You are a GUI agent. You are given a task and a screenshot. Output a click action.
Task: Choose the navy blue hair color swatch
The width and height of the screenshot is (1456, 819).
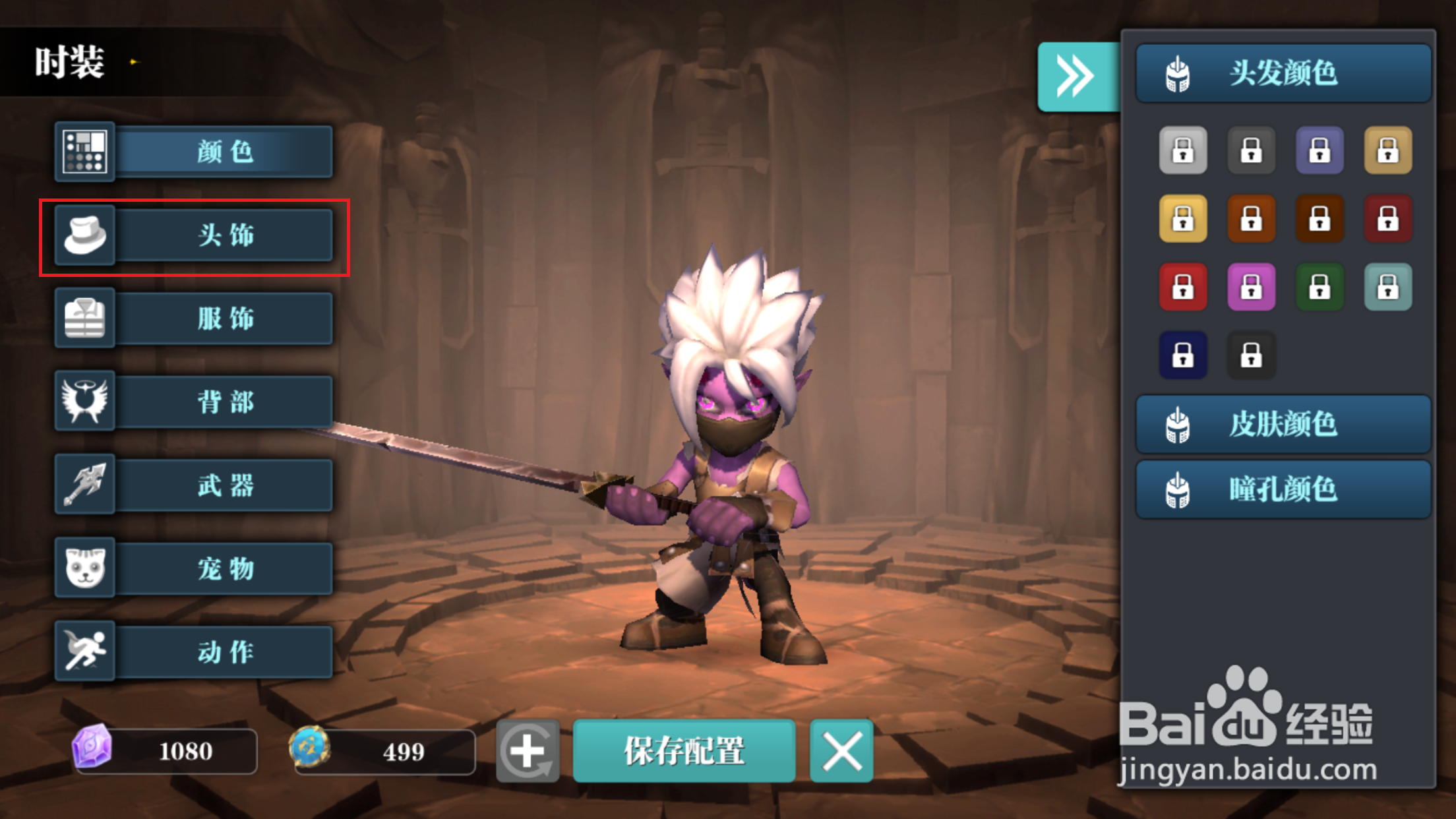1183,355
